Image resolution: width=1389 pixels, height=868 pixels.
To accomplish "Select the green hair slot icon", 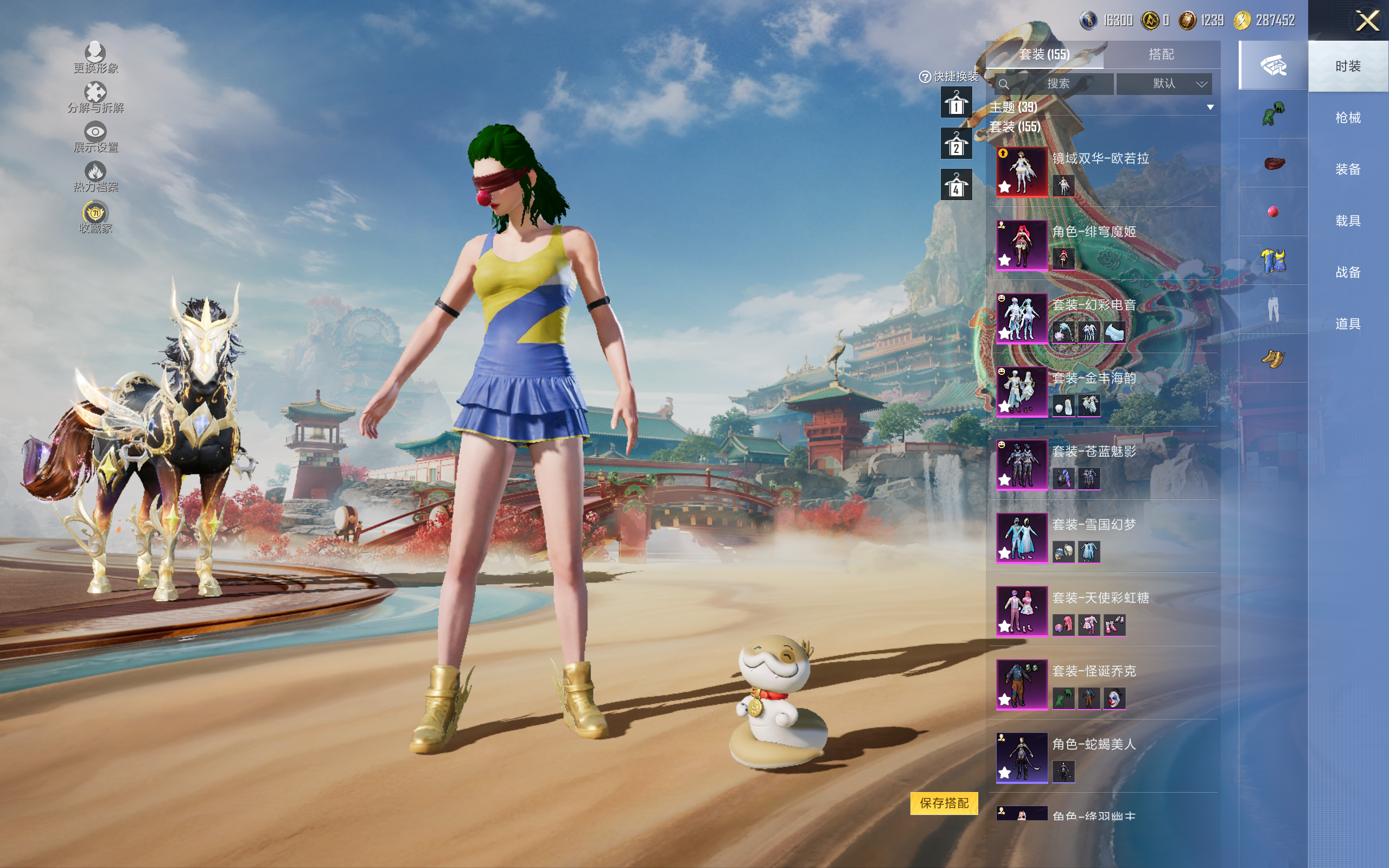I will click(1273, 114).
